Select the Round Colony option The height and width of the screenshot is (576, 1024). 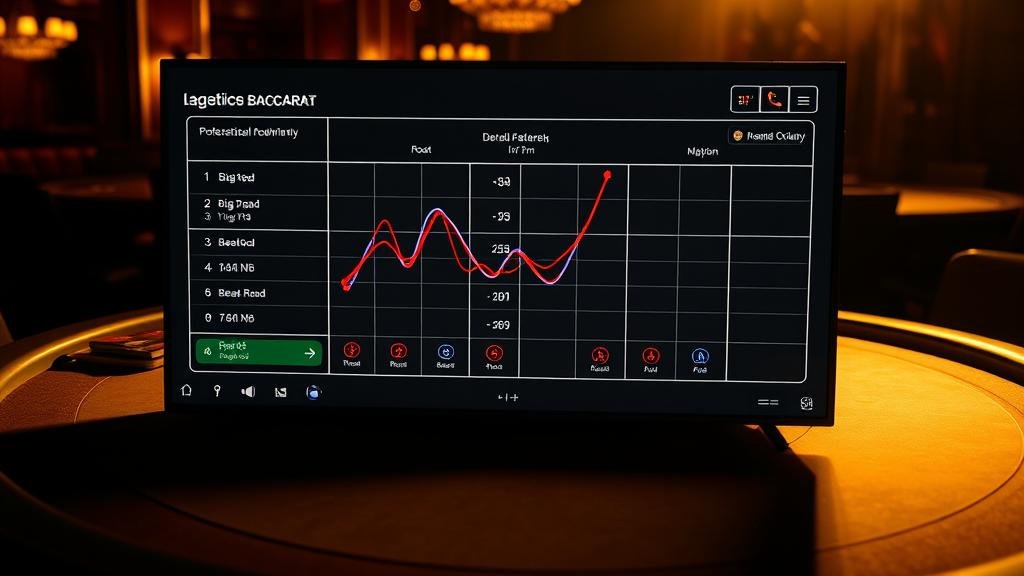point(768,136)
